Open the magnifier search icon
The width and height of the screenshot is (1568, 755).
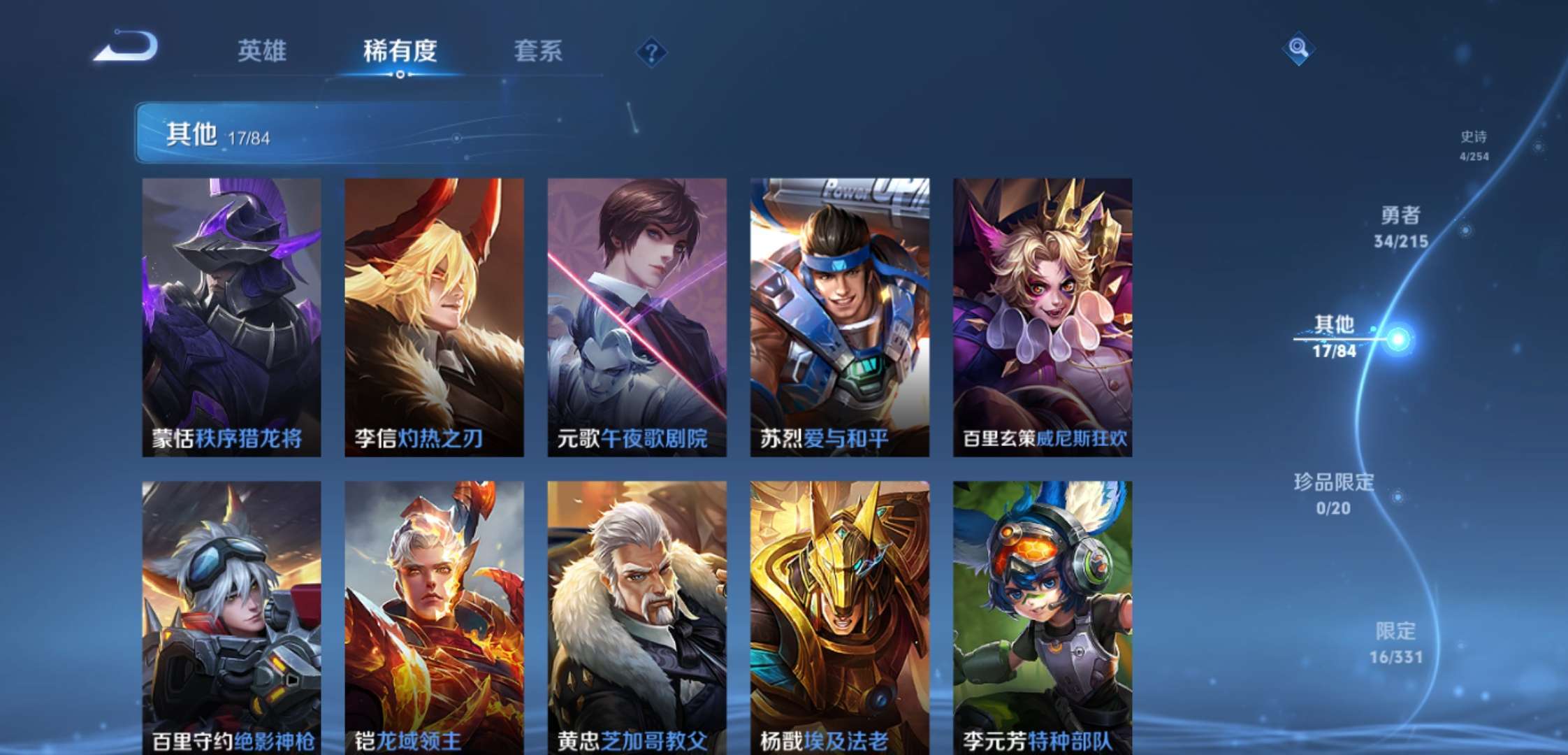1298,48
